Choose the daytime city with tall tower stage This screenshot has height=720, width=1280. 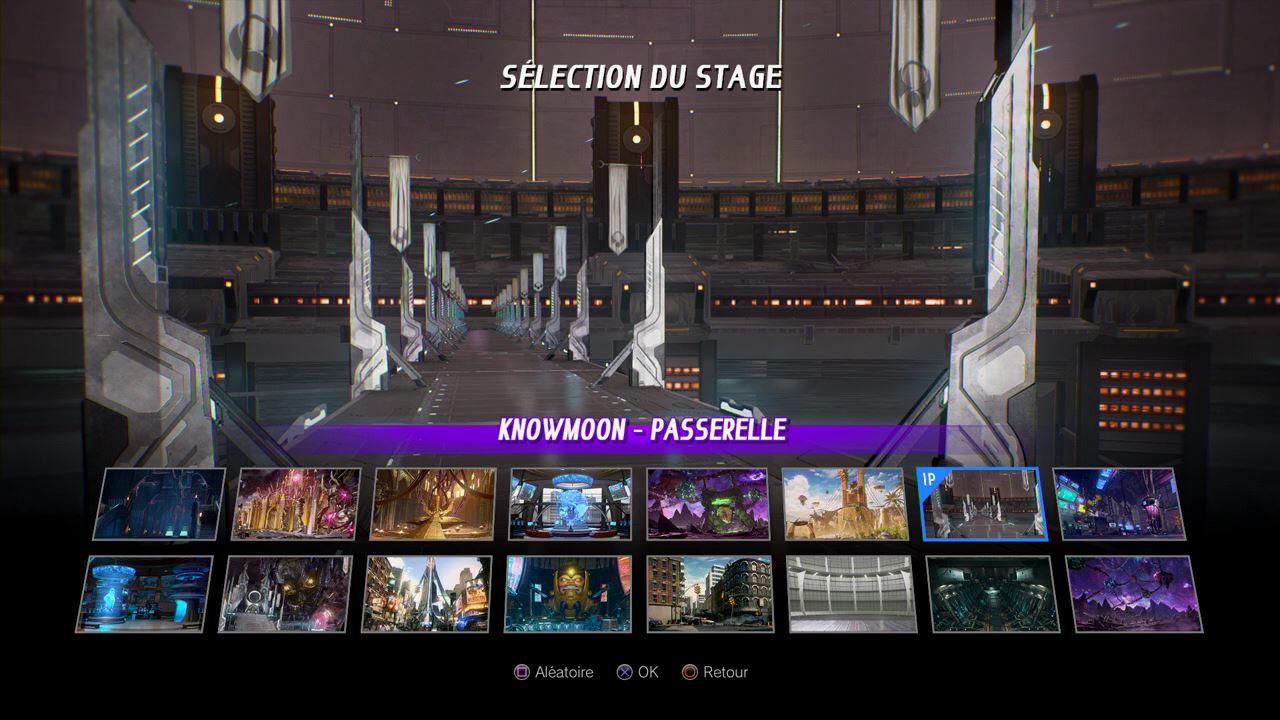(427, 594)
